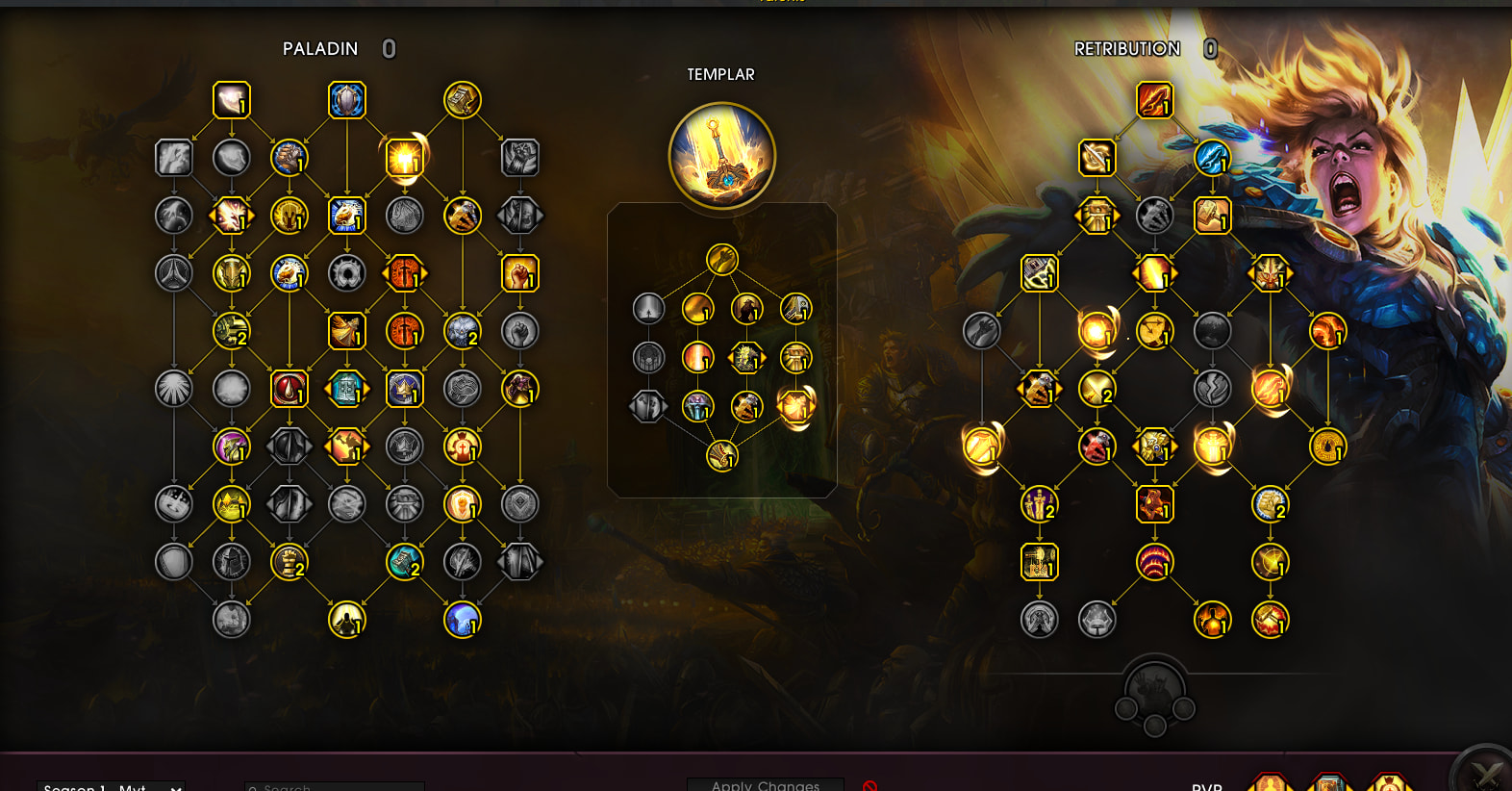Select the red blood drop talent node

point(290,389)
